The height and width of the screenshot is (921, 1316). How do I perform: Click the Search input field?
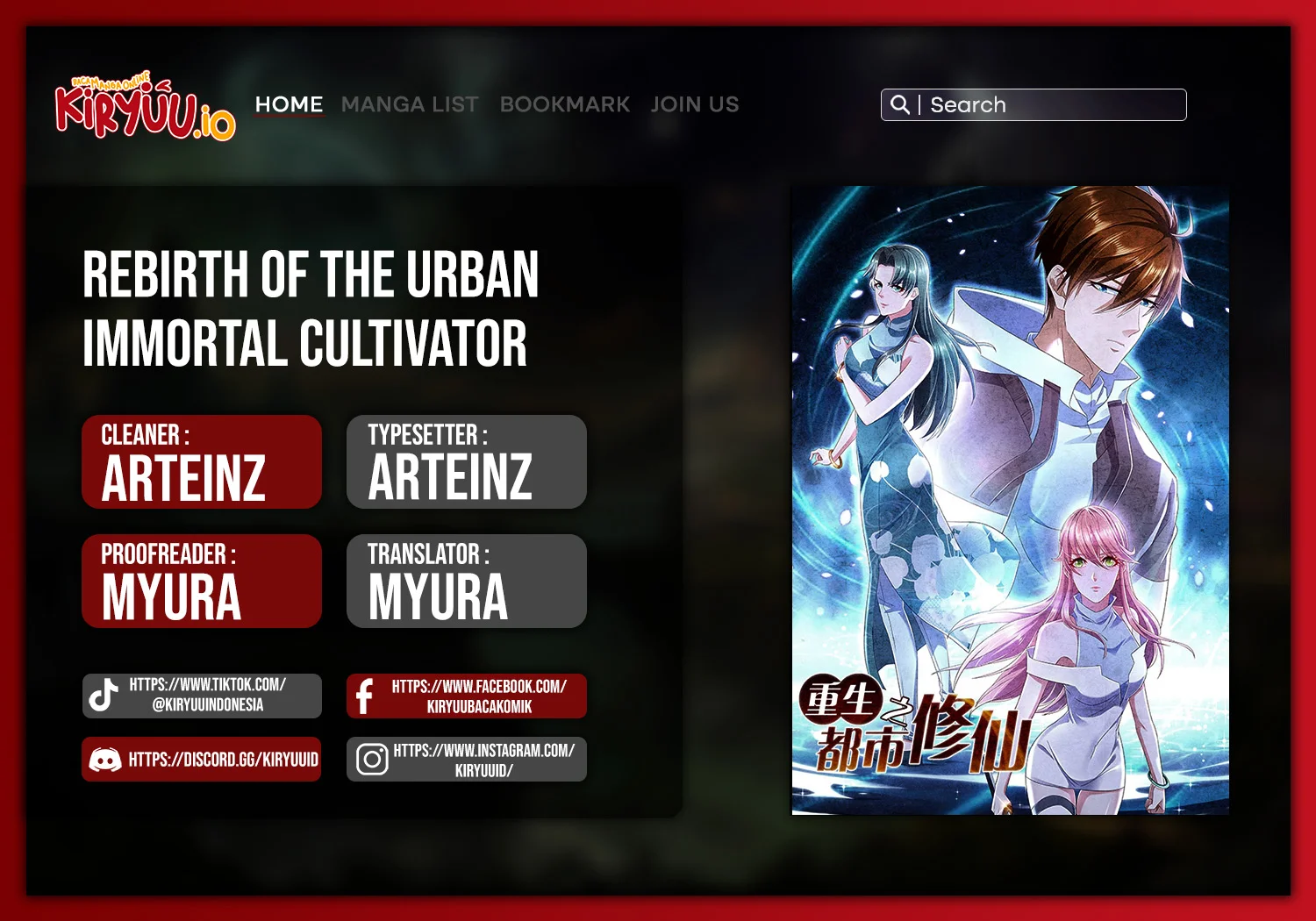click(x=1053, y=105)
